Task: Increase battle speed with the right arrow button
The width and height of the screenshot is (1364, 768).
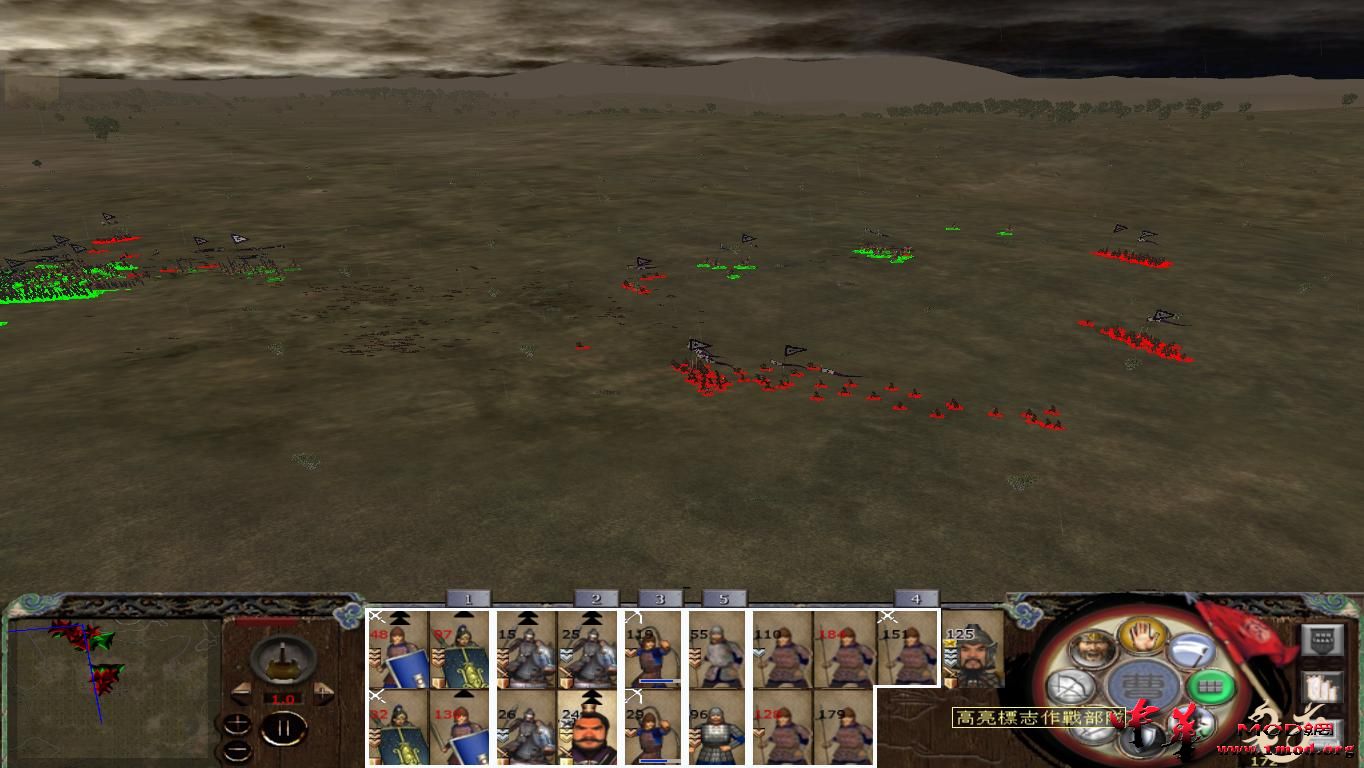Action: [323, 691]
